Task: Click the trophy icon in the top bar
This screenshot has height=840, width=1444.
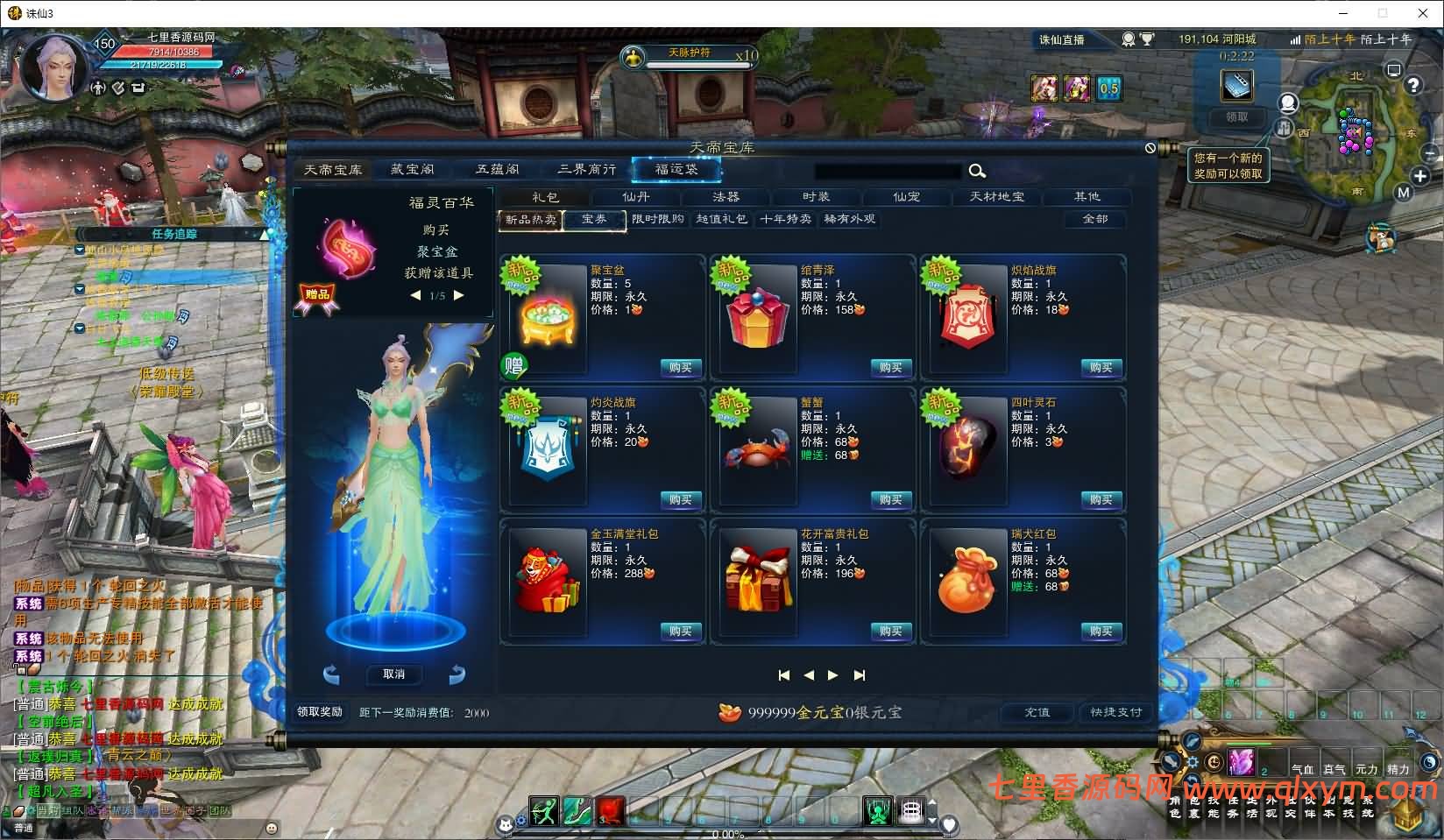Action: coord(1147,39)
